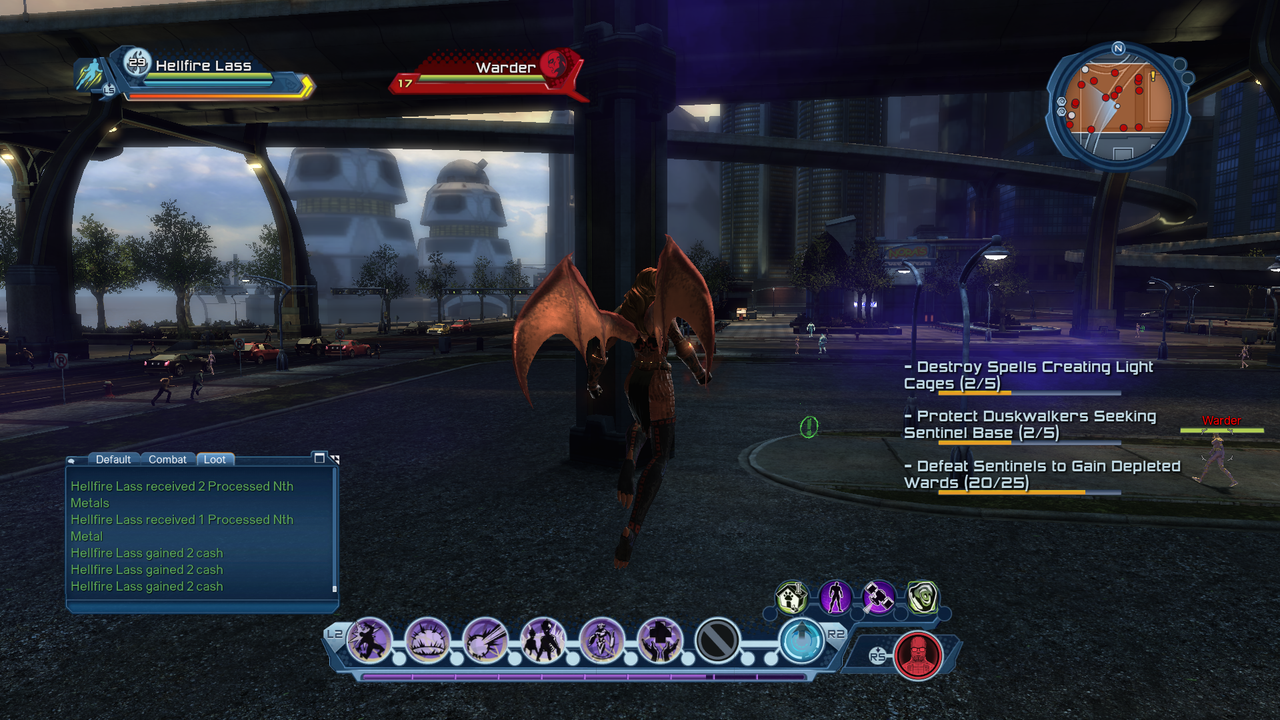Click the blue up-arrow ability icon

pos(801,640)
